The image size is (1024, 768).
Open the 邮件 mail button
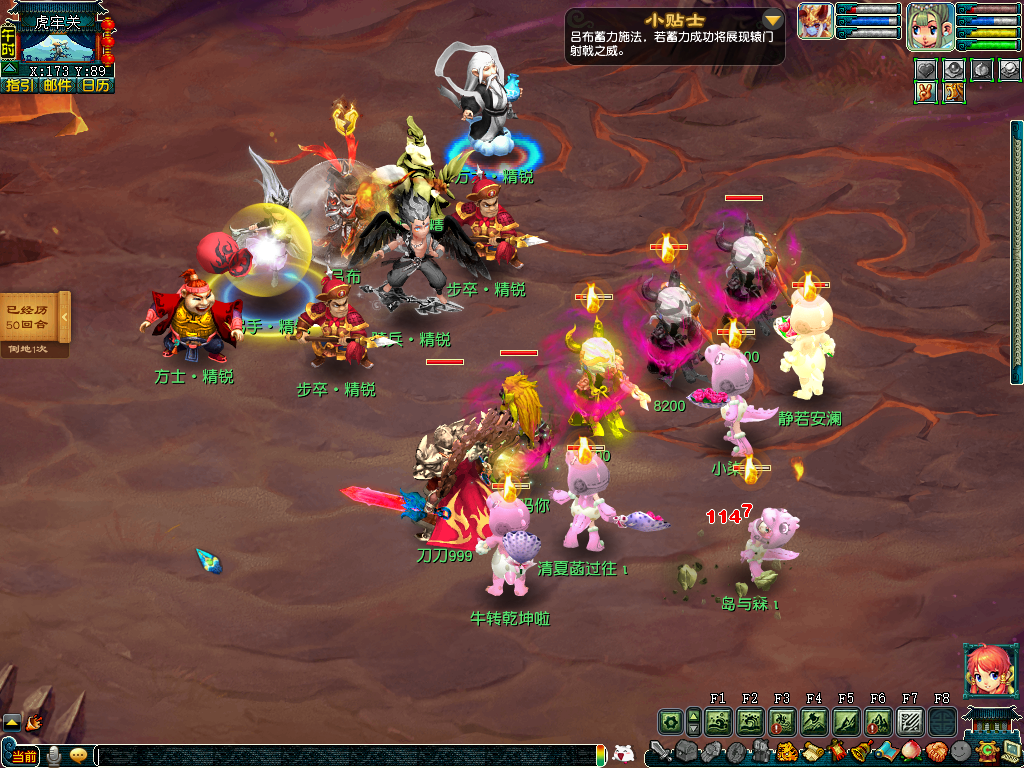(57, 85)
